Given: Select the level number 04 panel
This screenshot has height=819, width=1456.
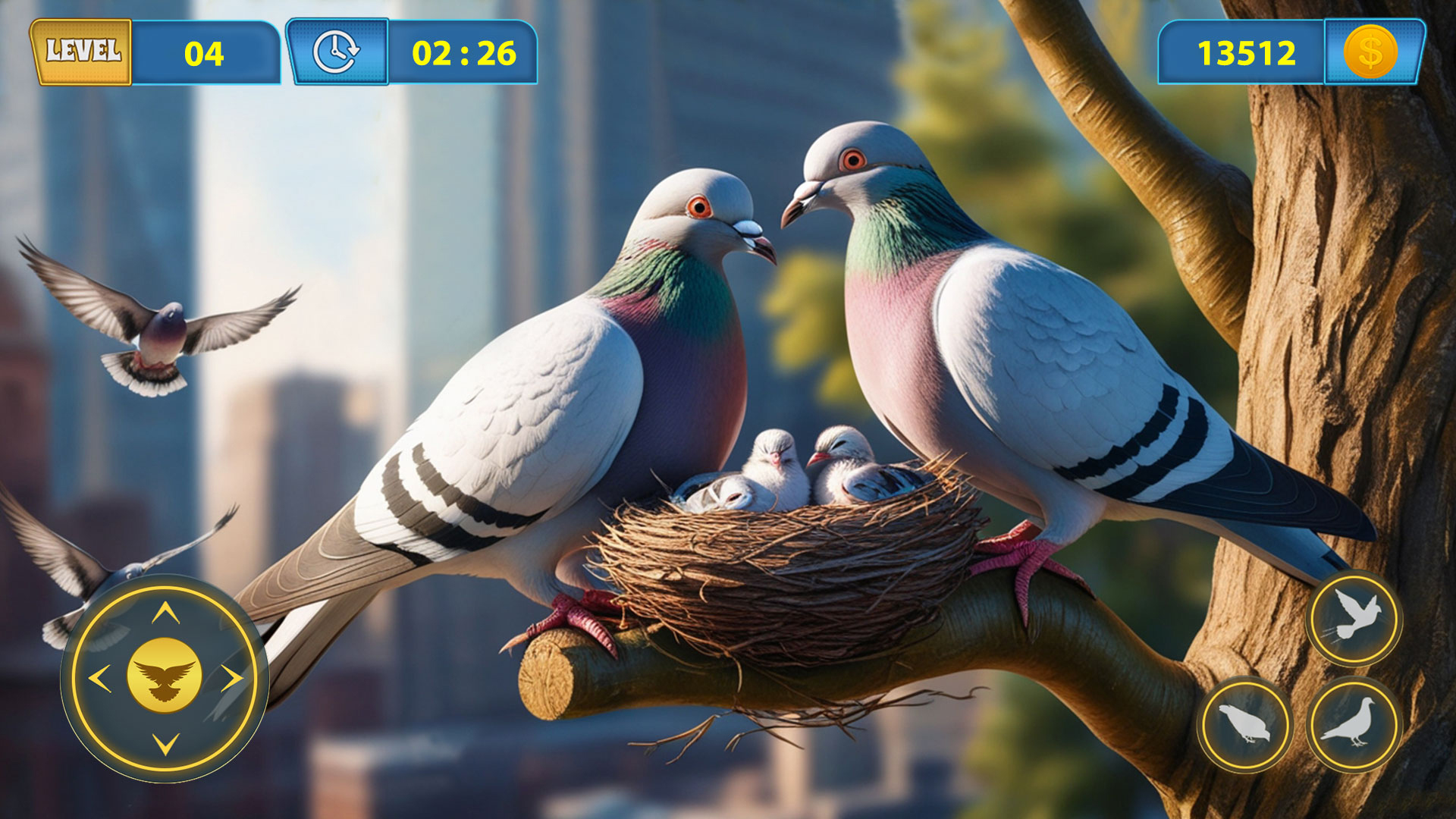Looking at the screenshot, I should pyautogui.click(x=203, y=52).
